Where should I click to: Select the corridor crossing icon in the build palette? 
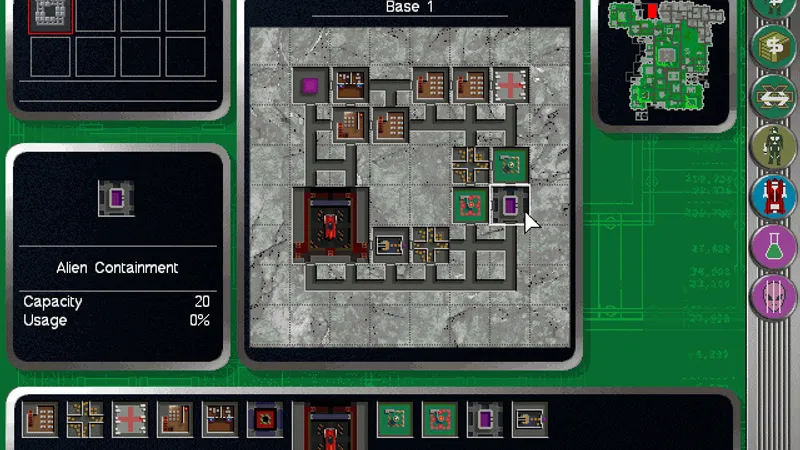[85, 420]
